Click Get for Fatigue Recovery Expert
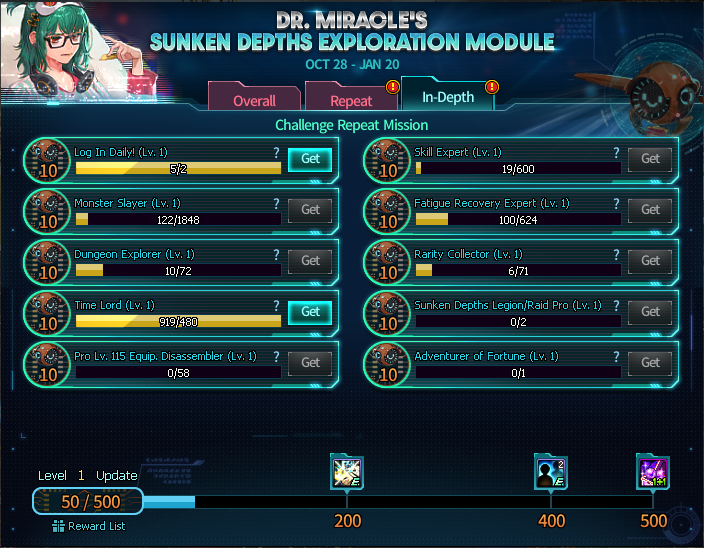 tap(650, 210)
